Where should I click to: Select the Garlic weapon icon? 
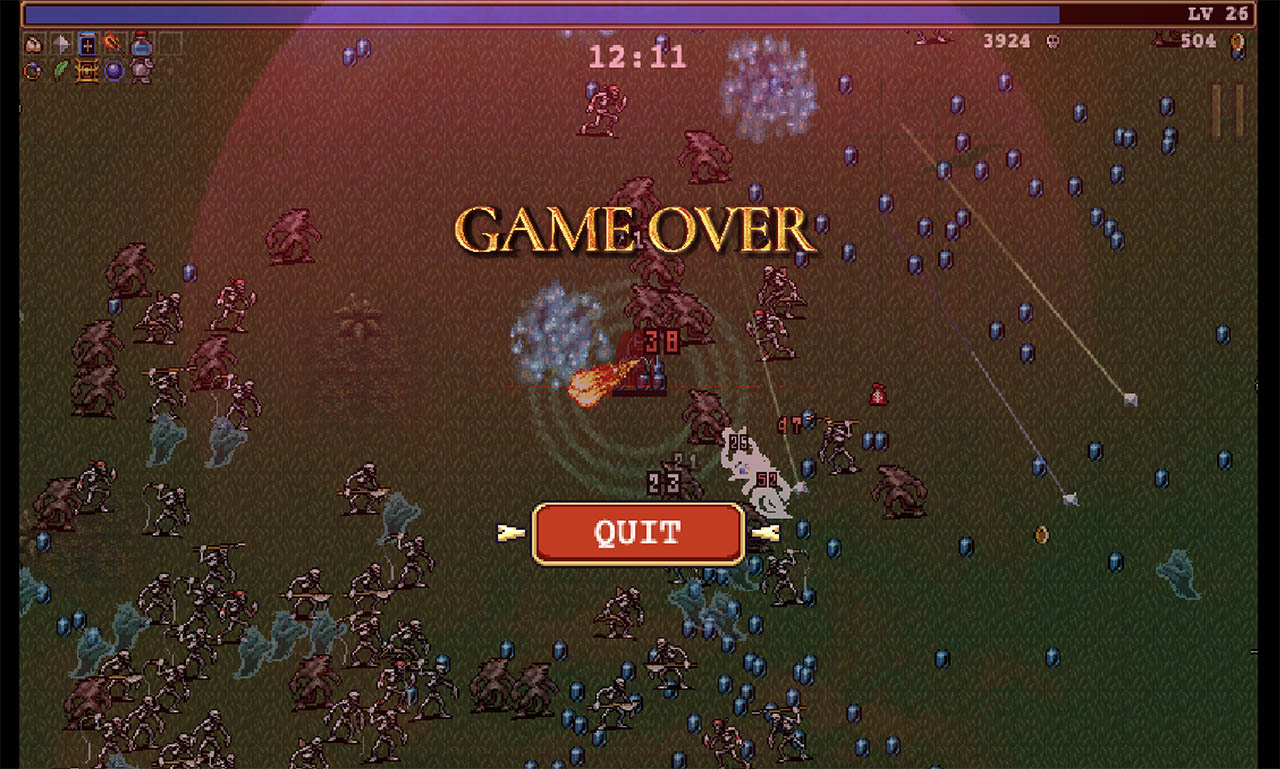pyautogui.click(x=35, y=45)
